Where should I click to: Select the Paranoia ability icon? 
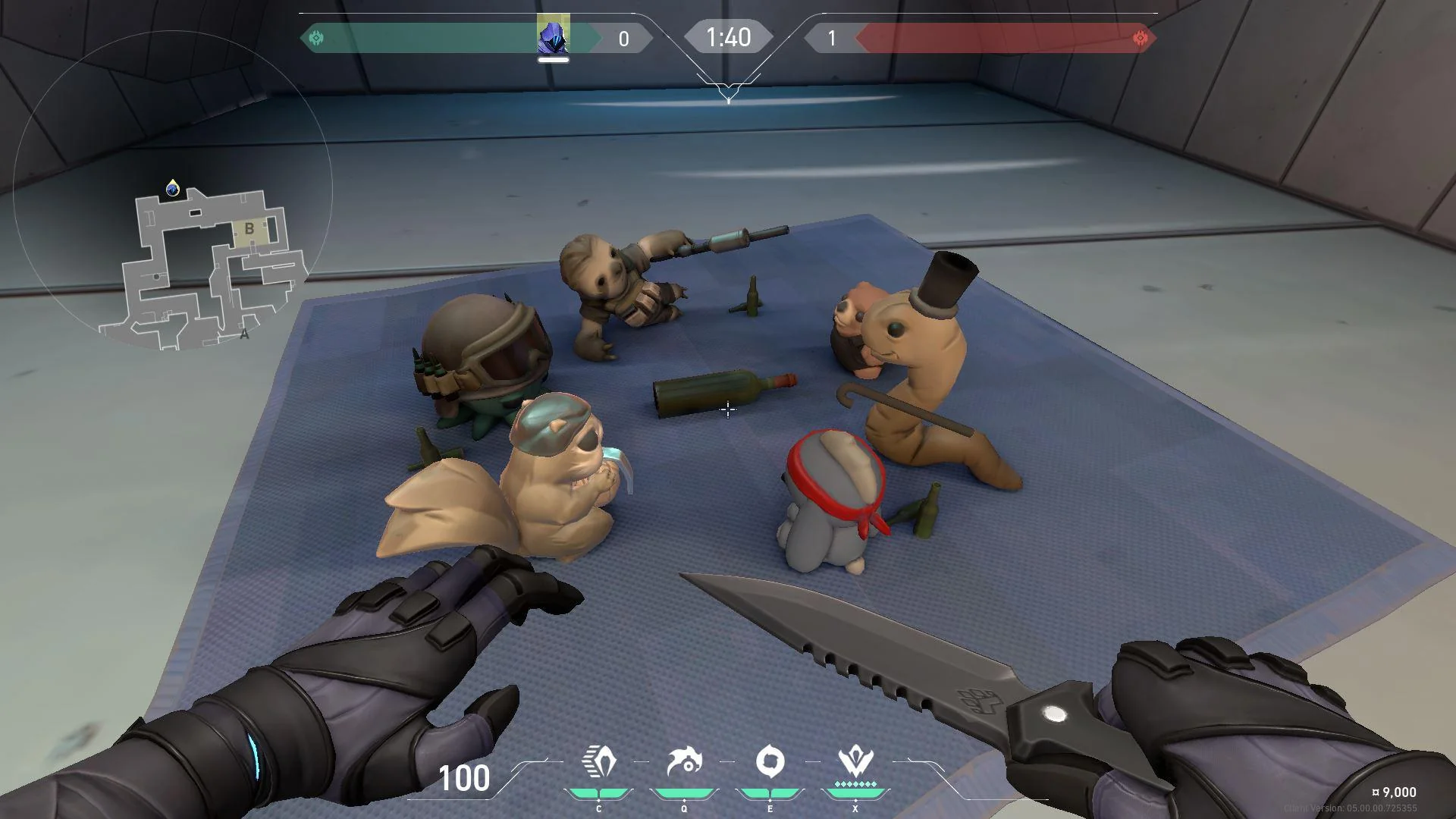click(684, 762)
